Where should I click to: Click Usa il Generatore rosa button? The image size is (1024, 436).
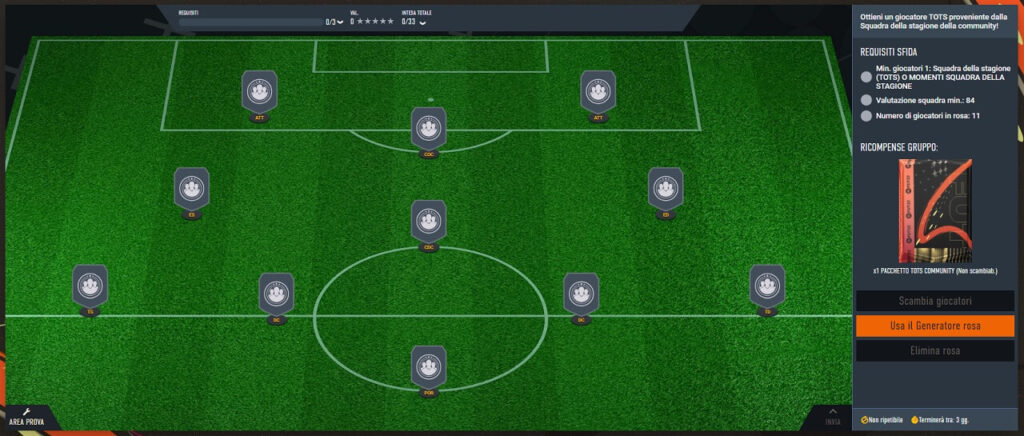935,326
